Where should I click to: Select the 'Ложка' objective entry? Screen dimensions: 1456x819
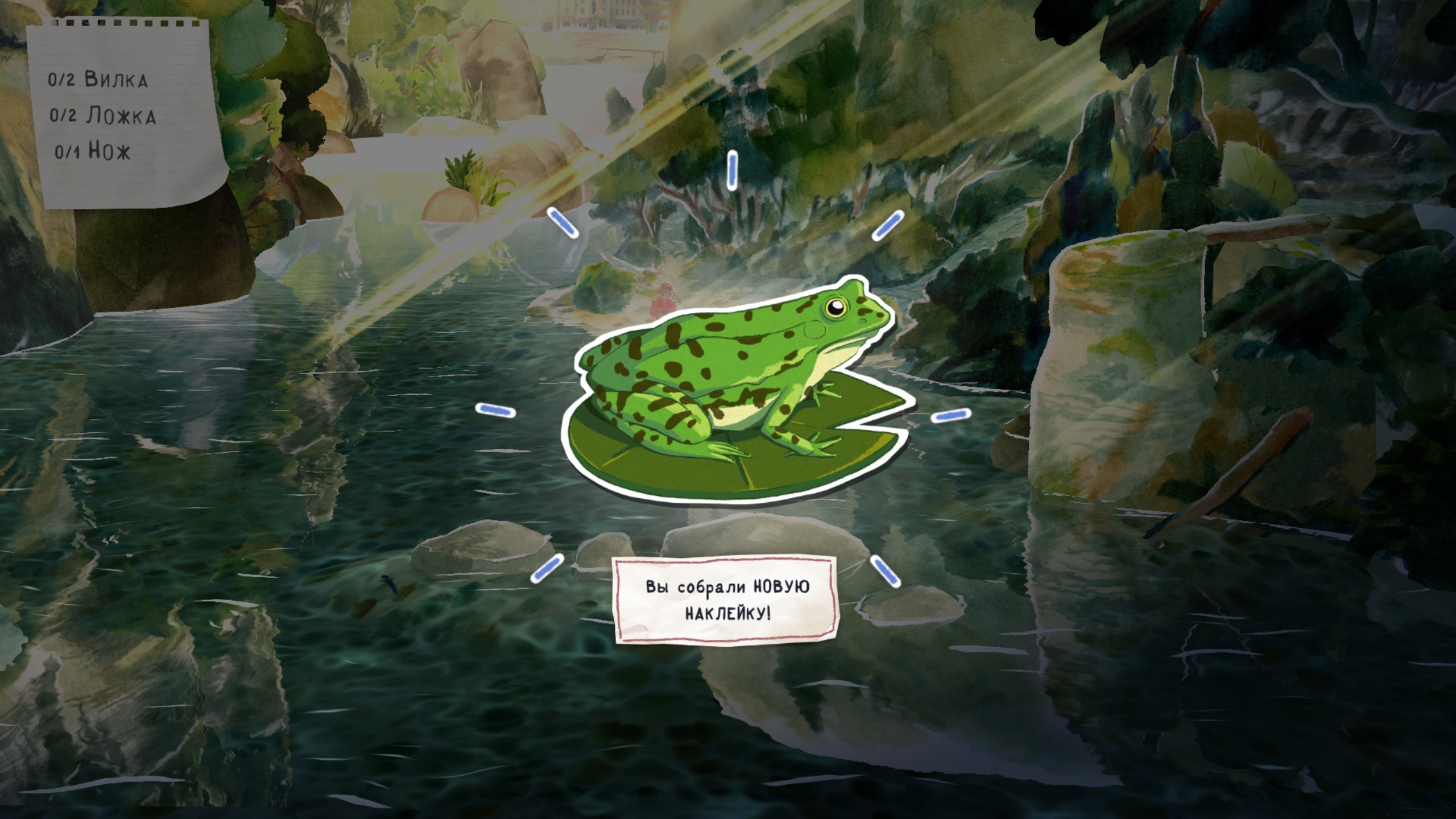[102, 116]
